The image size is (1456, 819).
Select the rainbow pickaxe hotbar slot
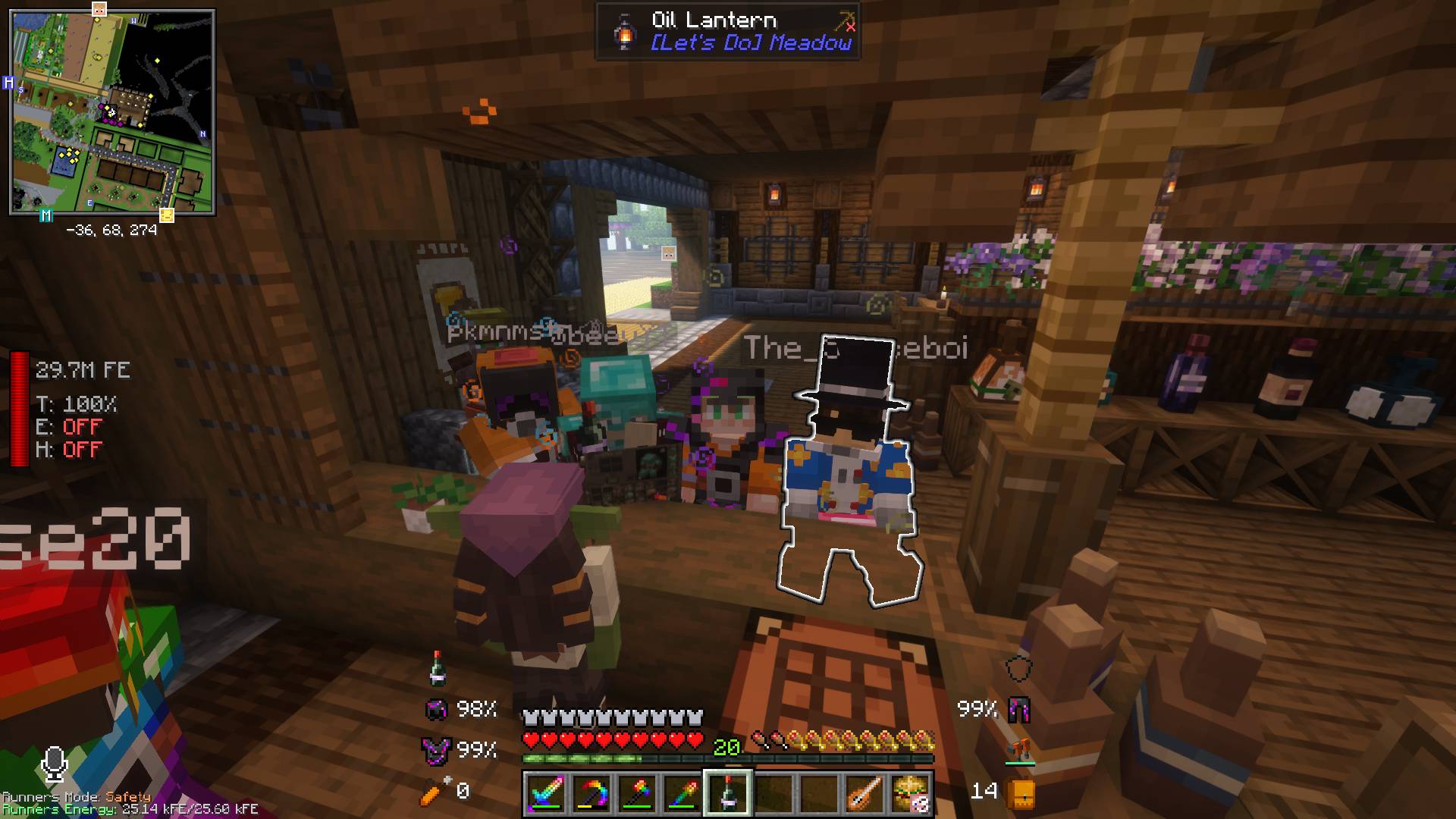(x=682, y=791)
